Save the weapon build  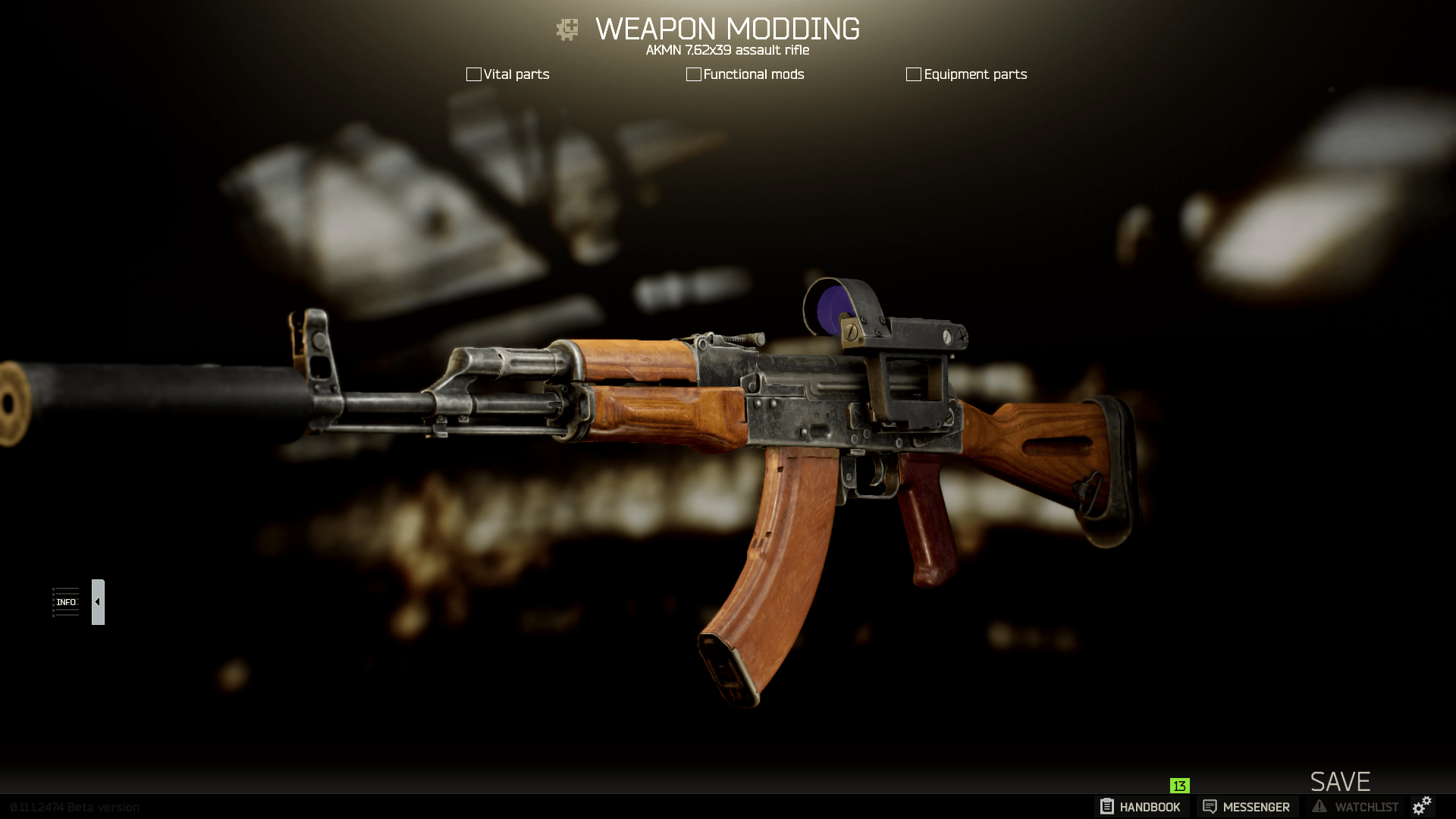pyautogui.click(x=1340, y=782)
